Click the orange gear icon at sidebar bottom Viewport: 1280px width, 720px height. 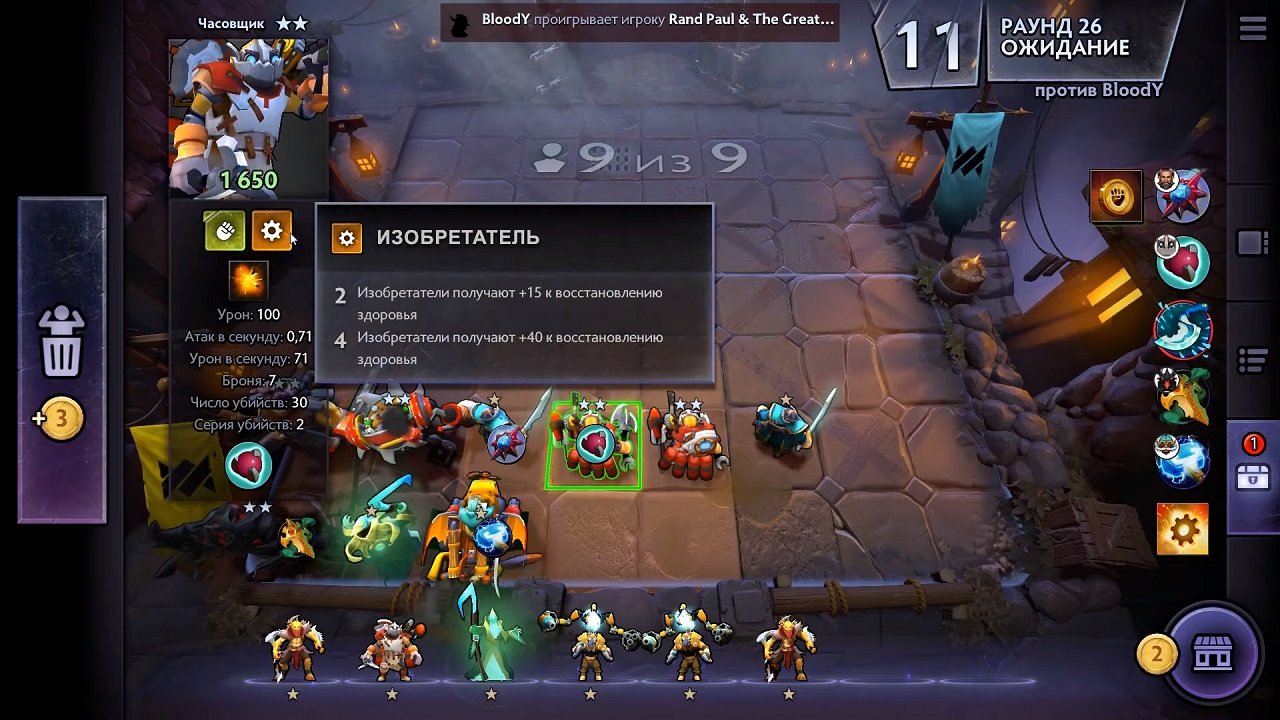tap(1183, 528)
